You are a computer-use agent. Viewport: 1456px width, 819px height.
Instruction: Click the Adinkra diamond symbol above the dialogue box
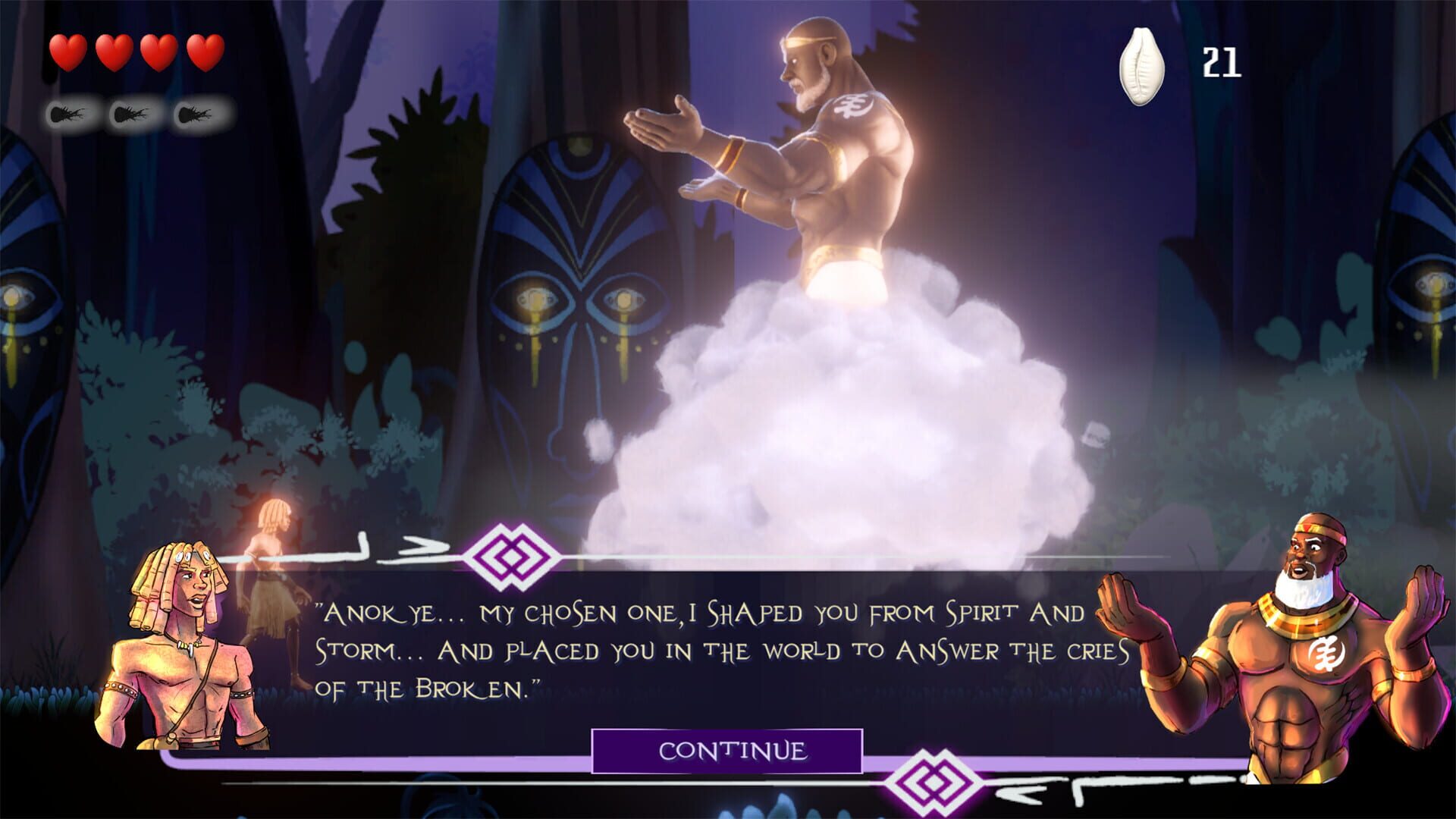click(x=511, y=557)
